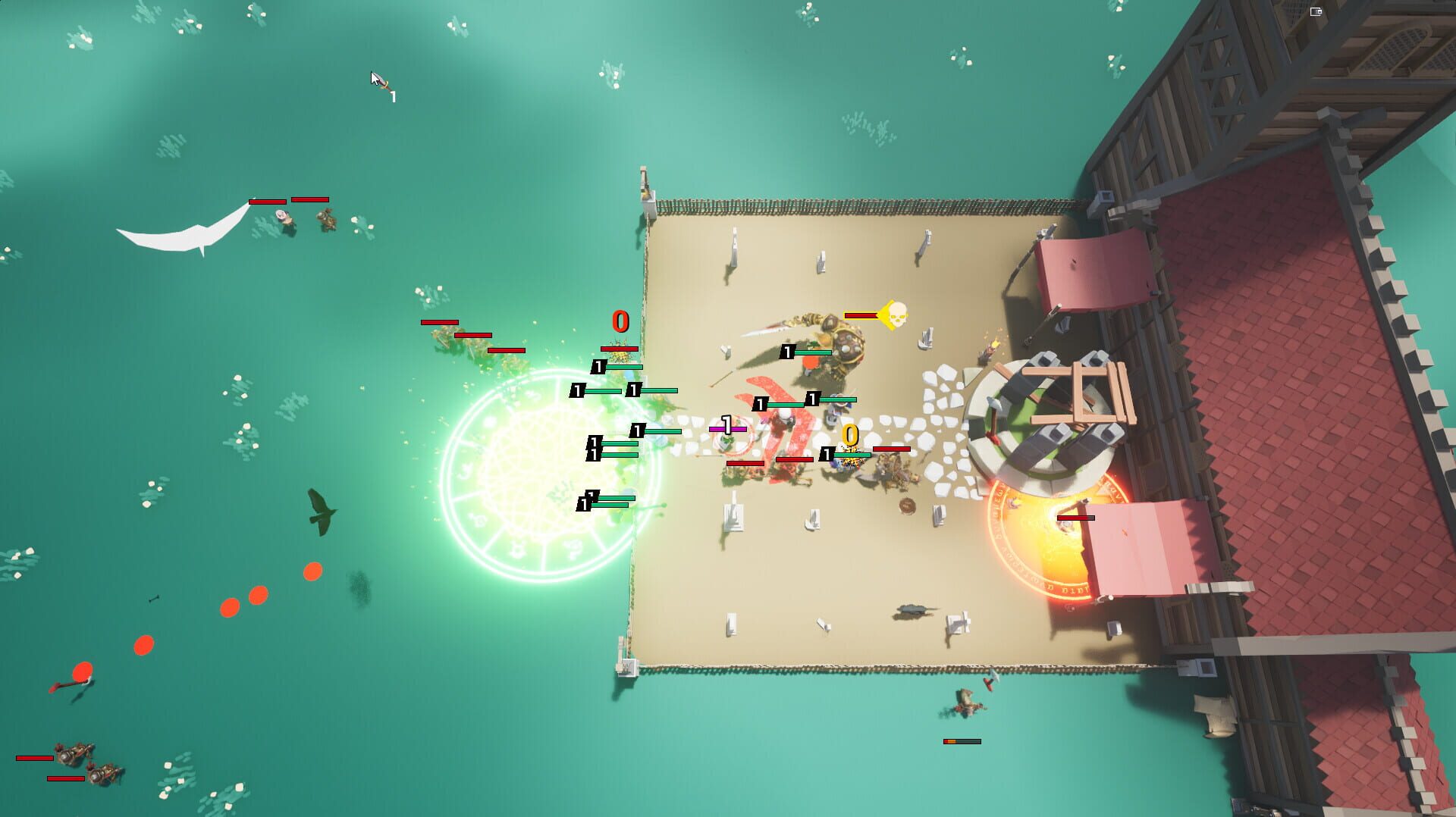
Task: Click the screen capture indicator icon top right
Action: click(1315, 11)
